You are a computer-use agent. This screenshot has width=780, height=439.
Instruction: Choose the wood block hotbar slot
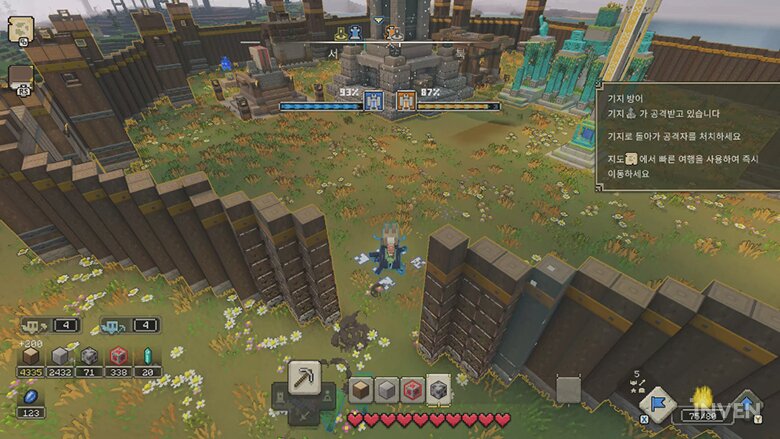pyautogui.click(x=360, y=390)
